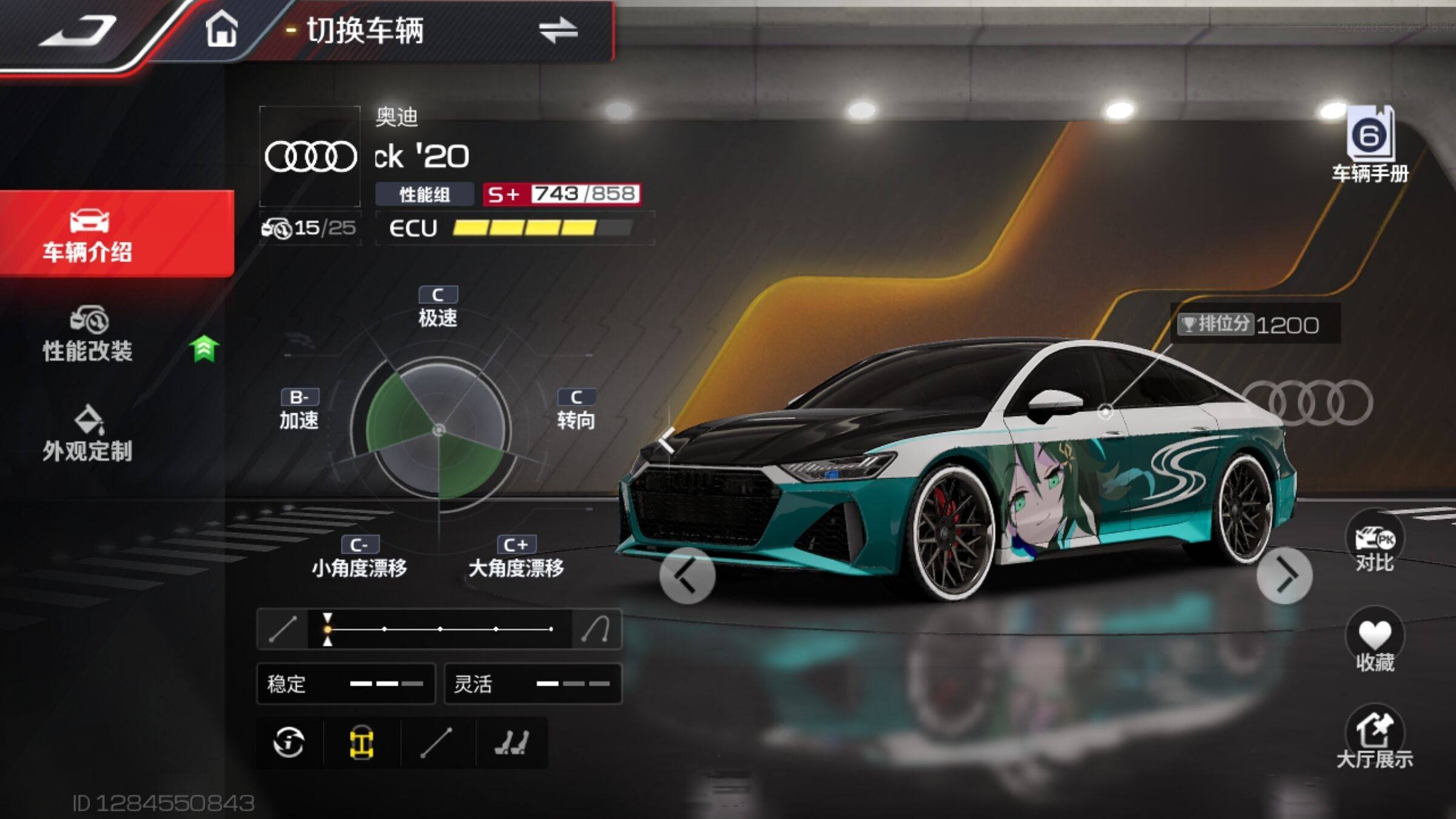Open the 性能组 S+ rating badge
The width and height of the screenshot is (1456, 819).
[561, 194]
